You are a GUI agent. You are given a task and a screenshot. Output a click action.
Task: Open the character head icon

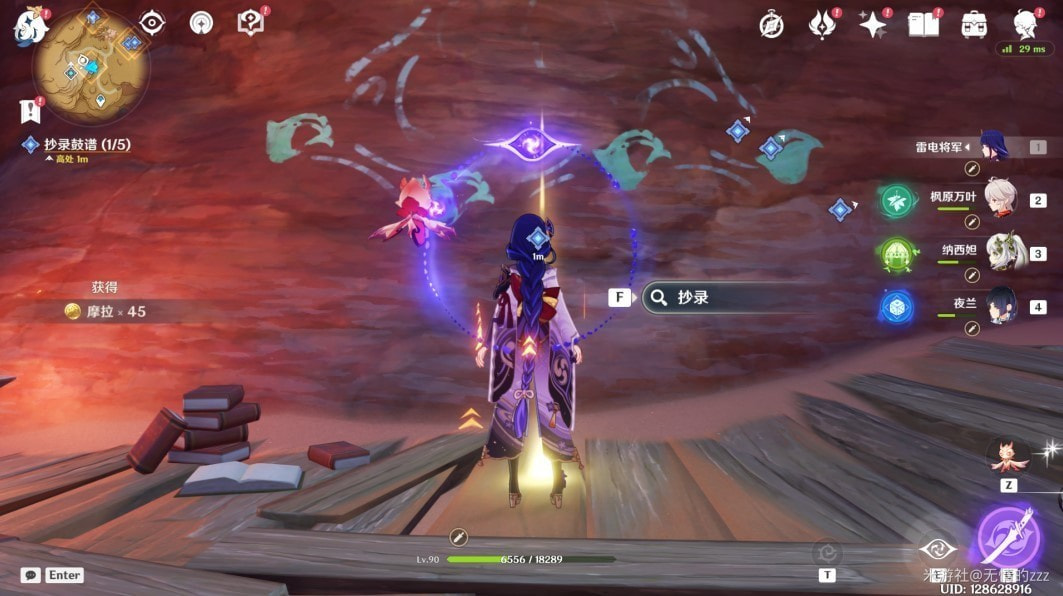tap(1024, 24)
